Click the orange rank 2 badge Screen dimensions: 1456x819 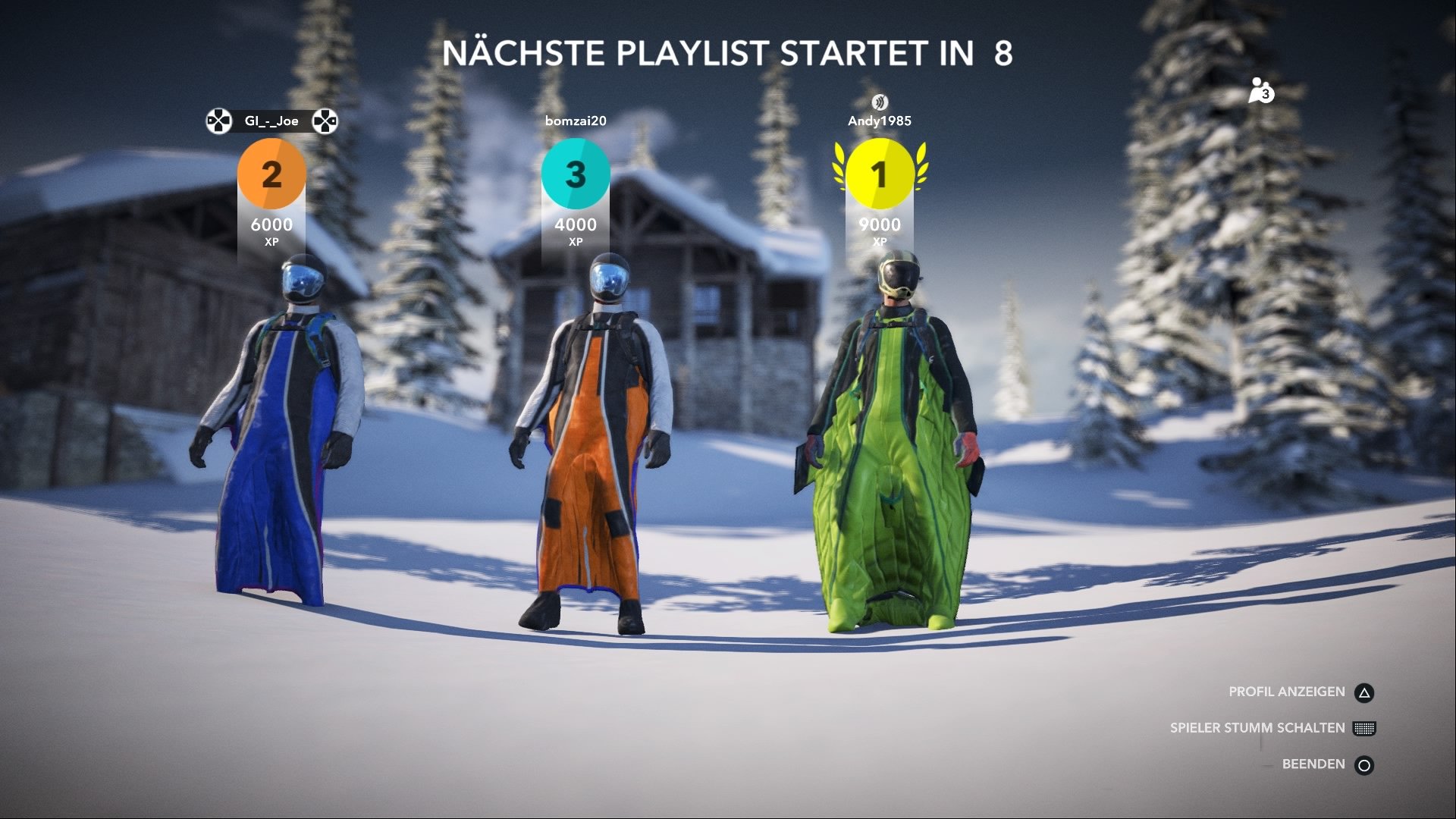273,176
